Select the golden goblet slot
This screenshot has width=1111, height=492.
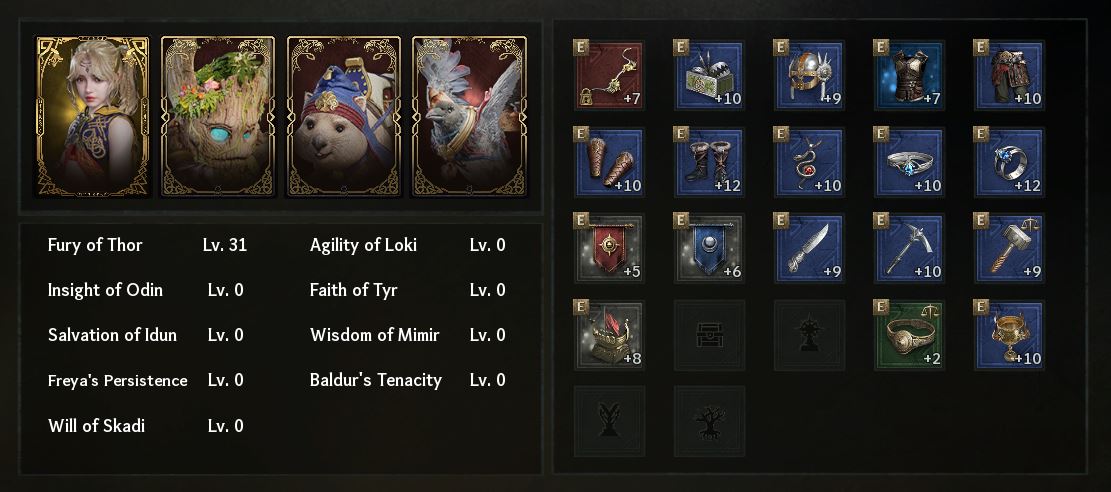pos(1009,335)
